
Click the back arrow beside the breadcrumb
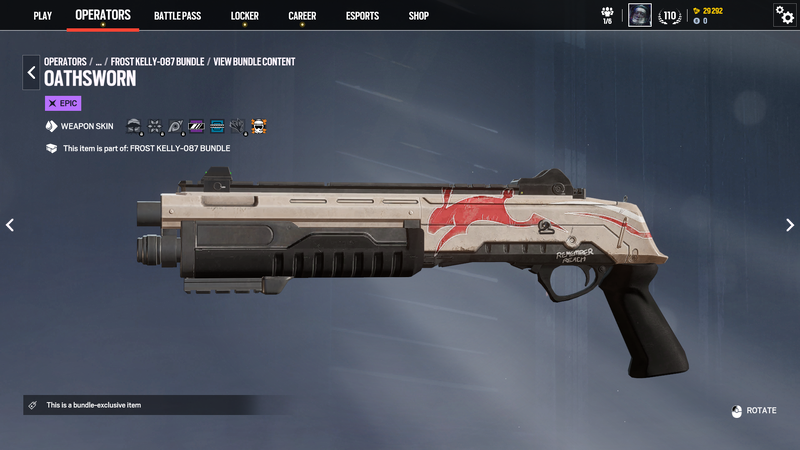(31, 72)
